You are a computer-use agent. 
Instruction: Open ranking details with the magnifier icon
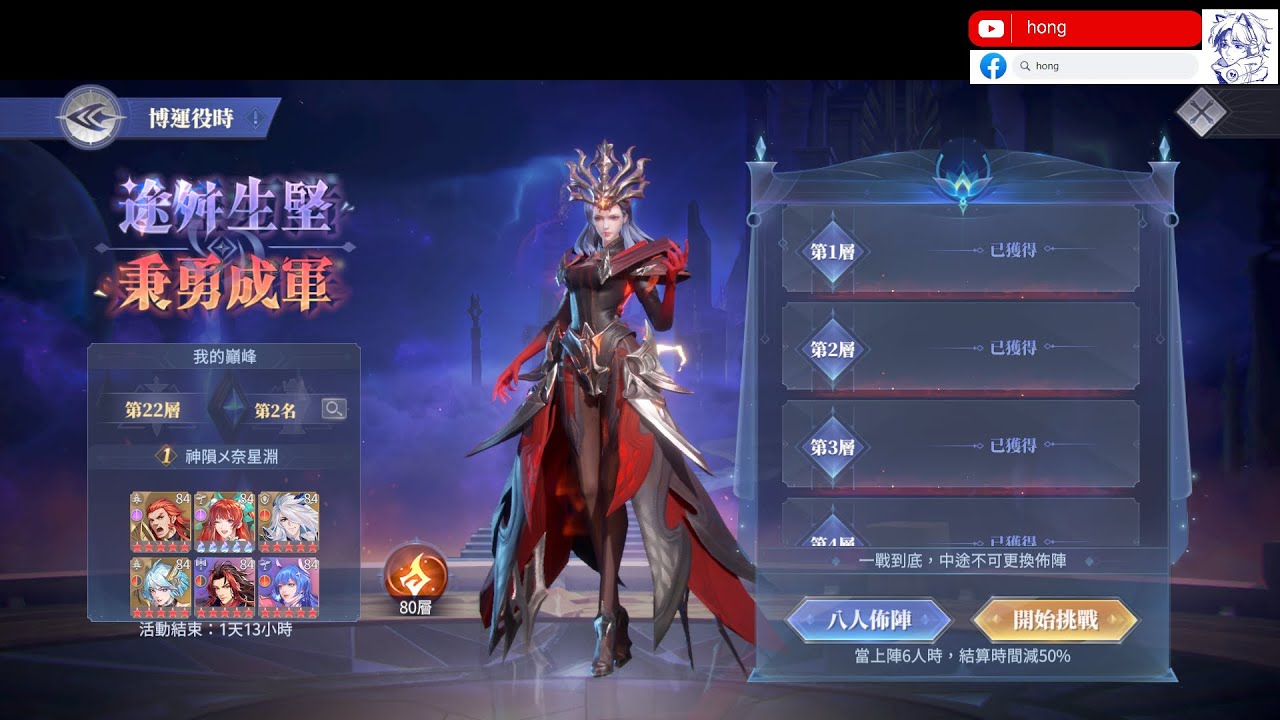click(x=333, y=407)
